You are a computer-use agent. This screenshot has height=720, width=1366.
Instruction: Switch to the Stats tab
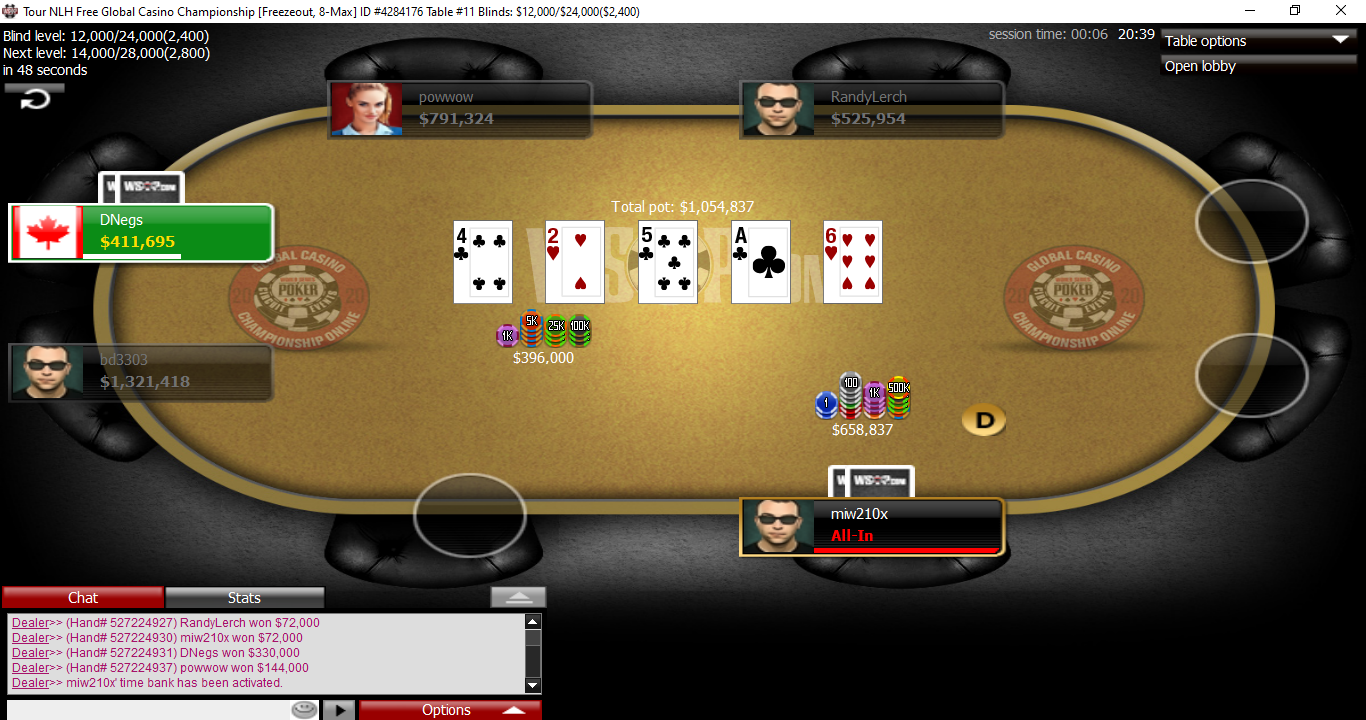[x=244, y=597]
